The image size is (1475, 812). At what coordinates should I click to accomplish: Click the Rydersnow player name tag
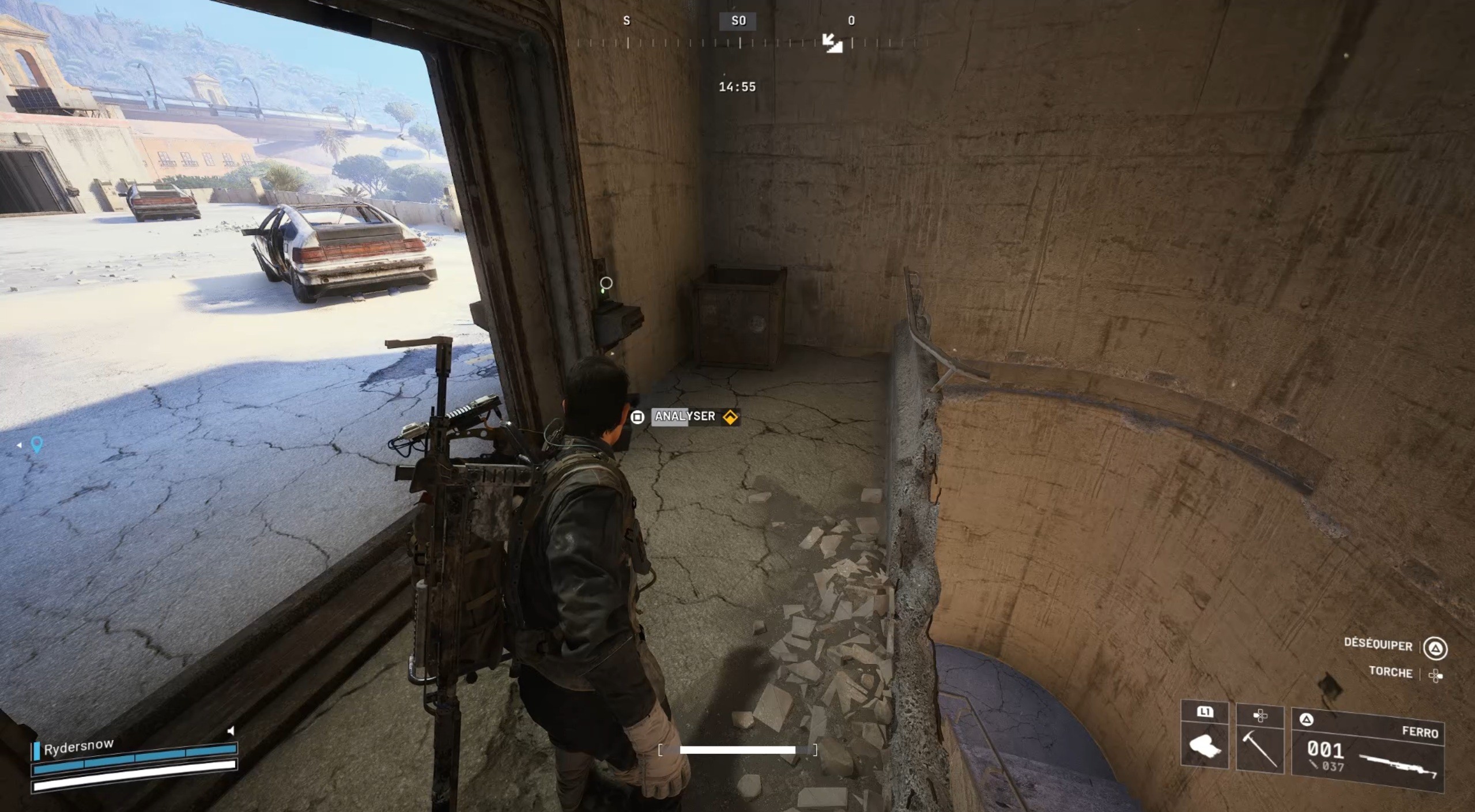tap(79, 746)
